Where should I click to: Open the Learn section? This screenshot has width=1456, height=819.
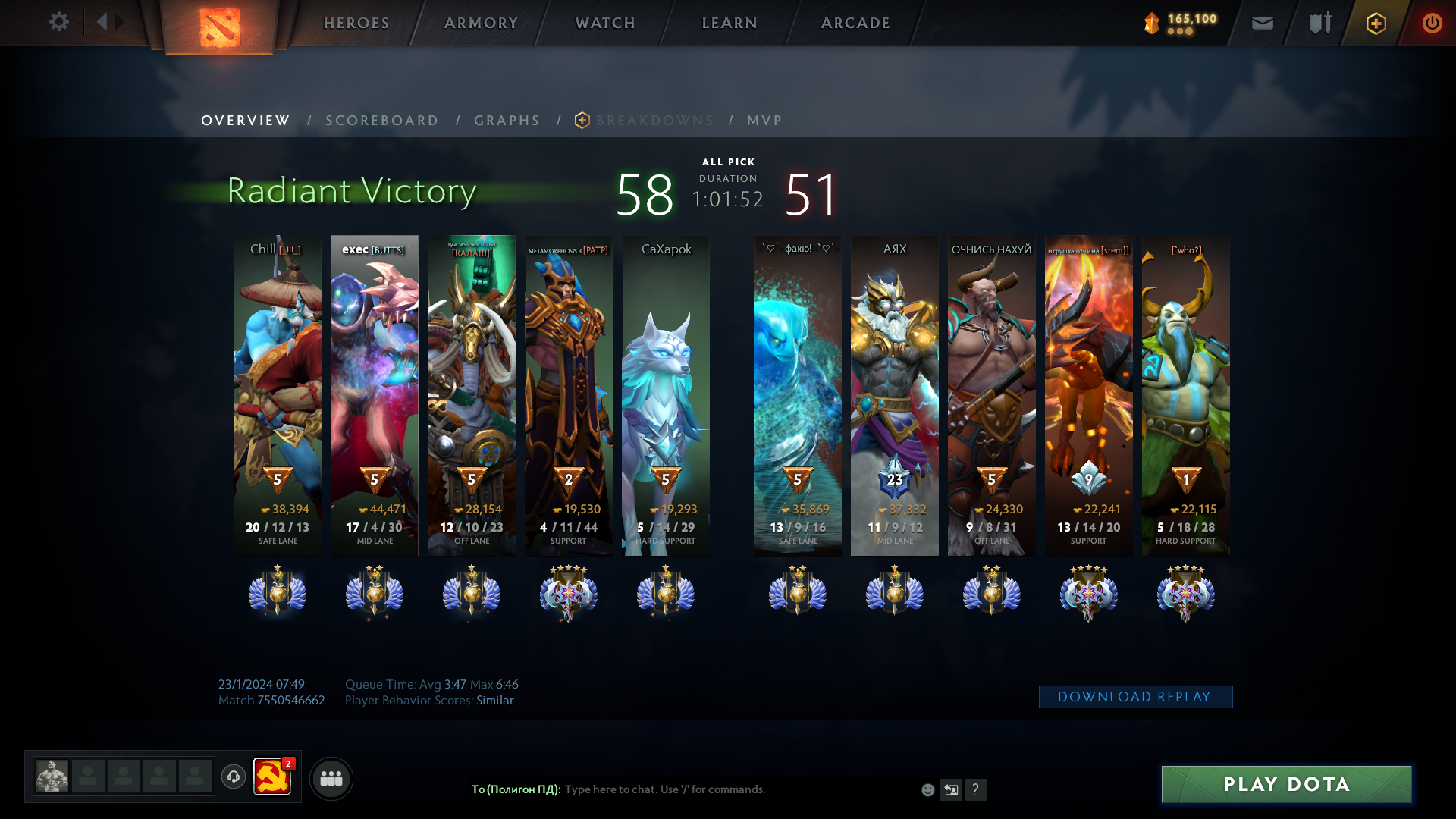coord(730,23)
